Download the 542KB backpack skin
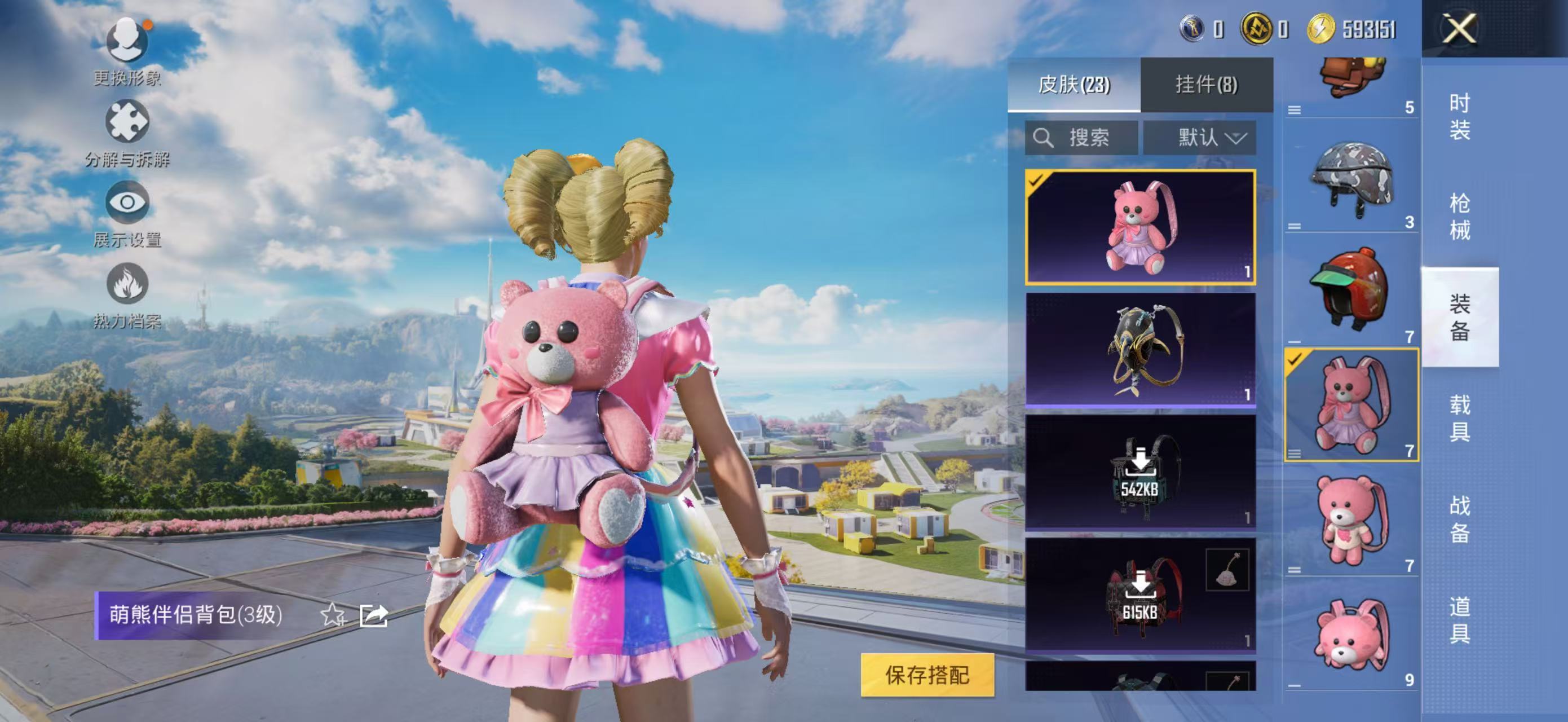The width and height of the screenshot is (1568, 722). click(x=1140, y=473)
